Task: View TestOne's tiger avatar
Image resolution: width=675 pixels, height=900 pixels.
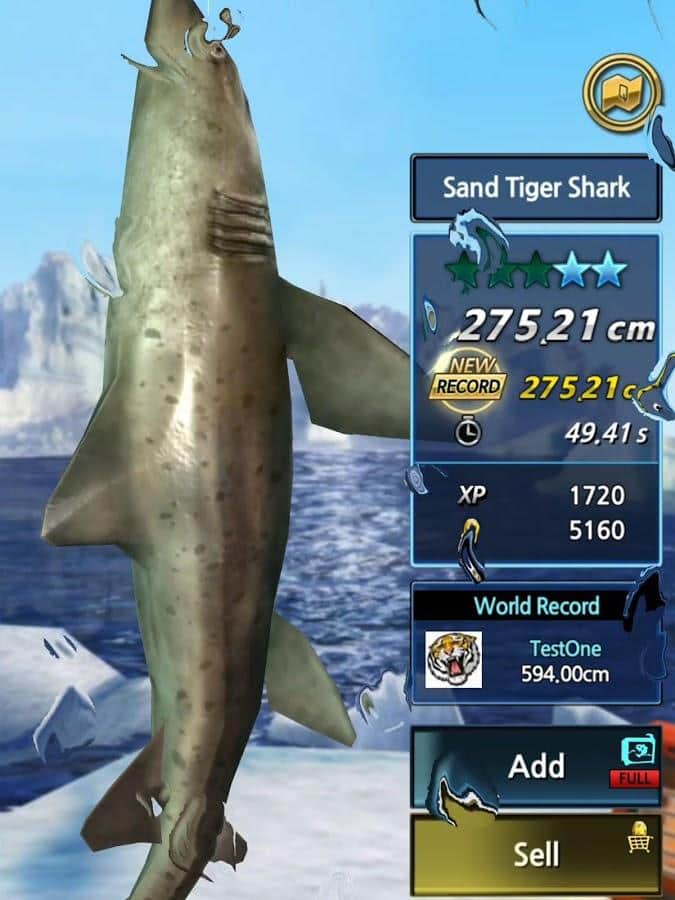Action: [x=453, y=659]
